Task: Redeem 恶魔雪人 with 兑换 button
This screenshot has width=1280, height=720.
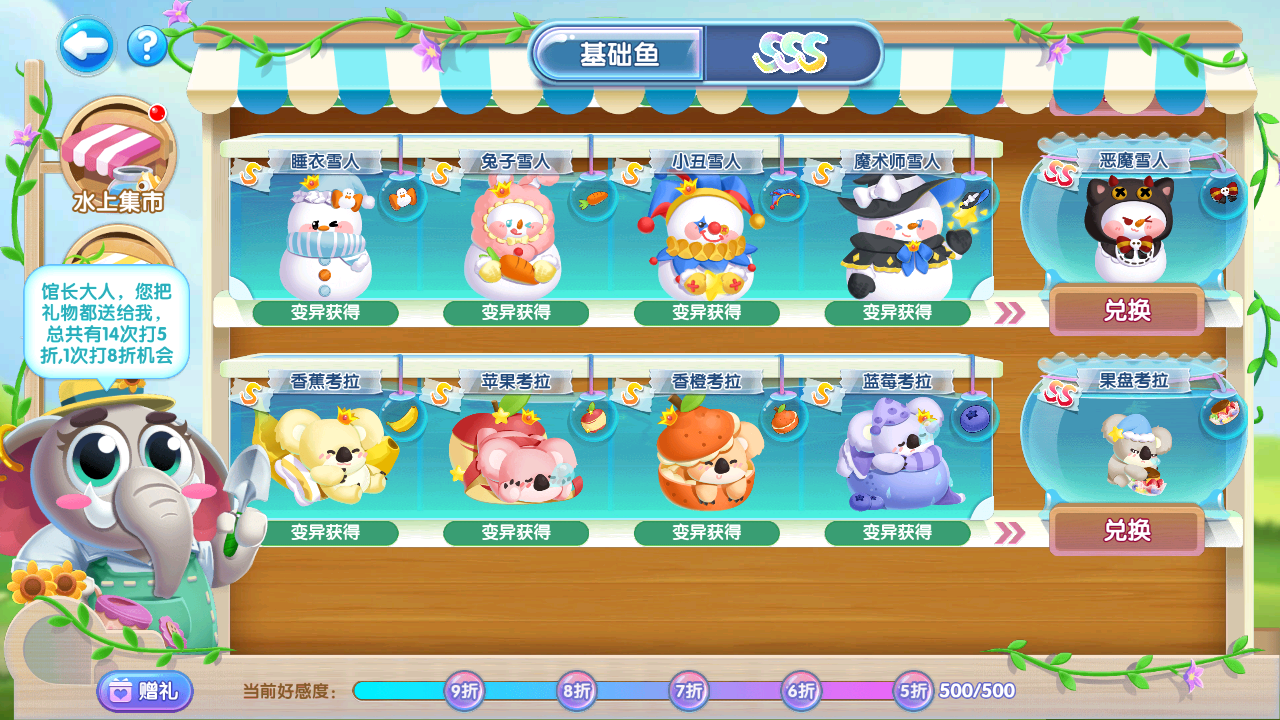Action: pos(1127,311)
